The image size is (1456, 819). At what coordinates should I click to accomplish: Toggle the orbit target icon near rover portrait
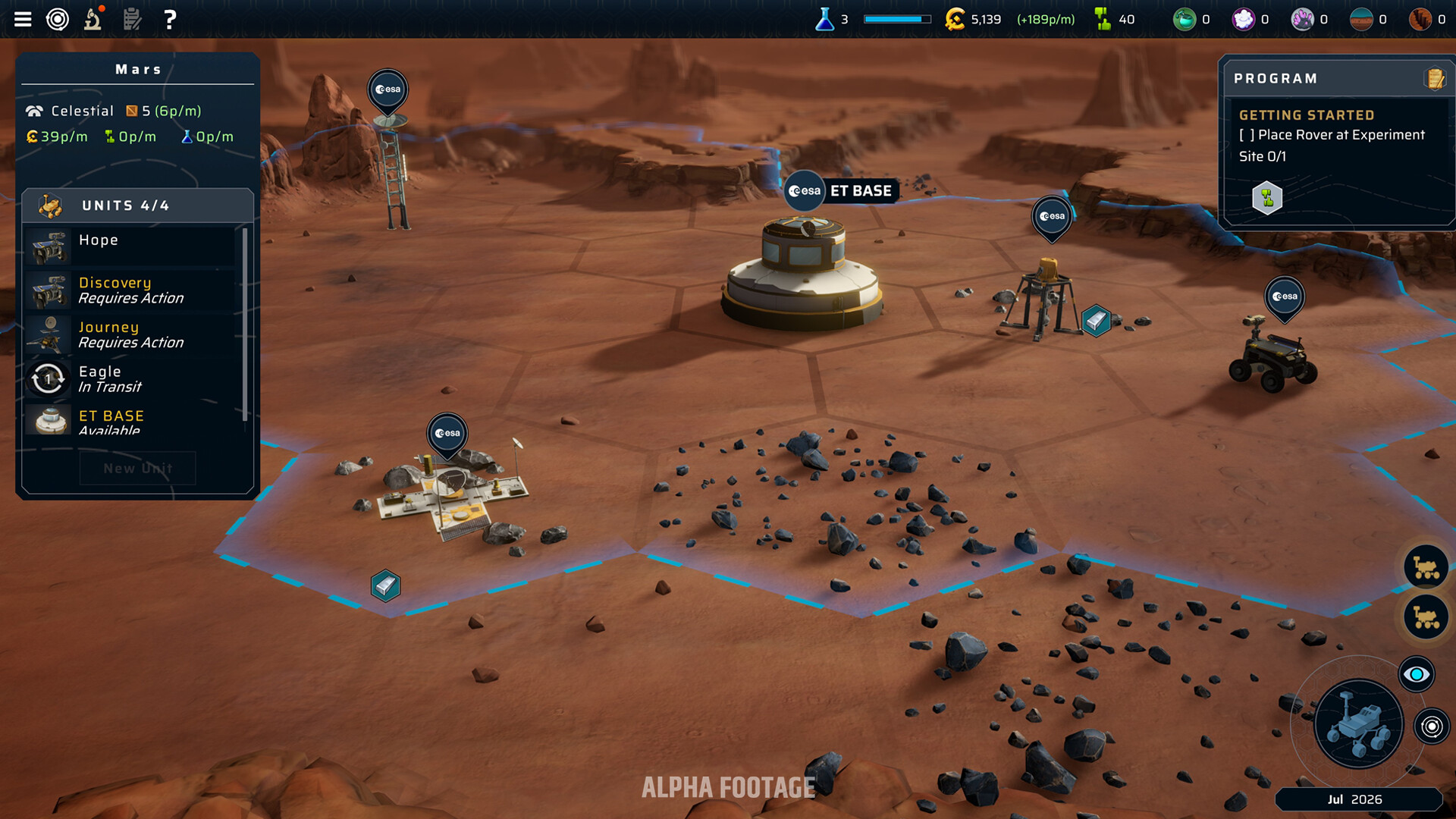1432,726
